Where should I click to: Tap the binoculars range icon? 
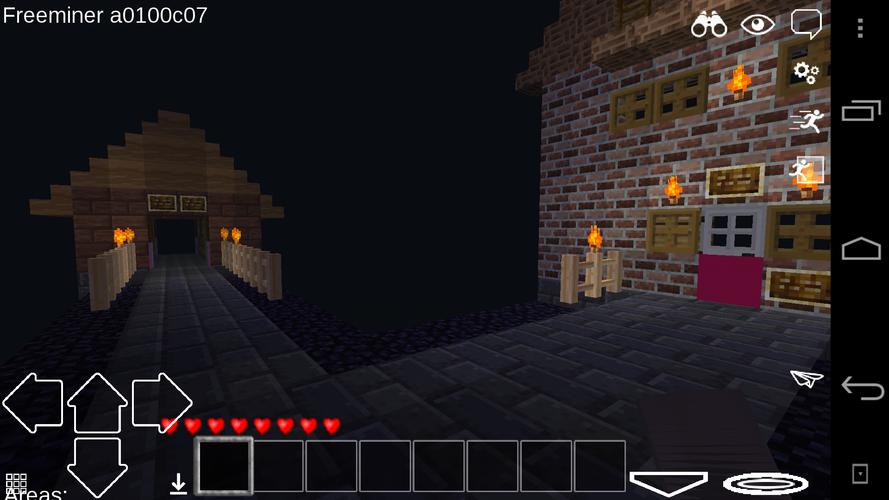[708, 25]
